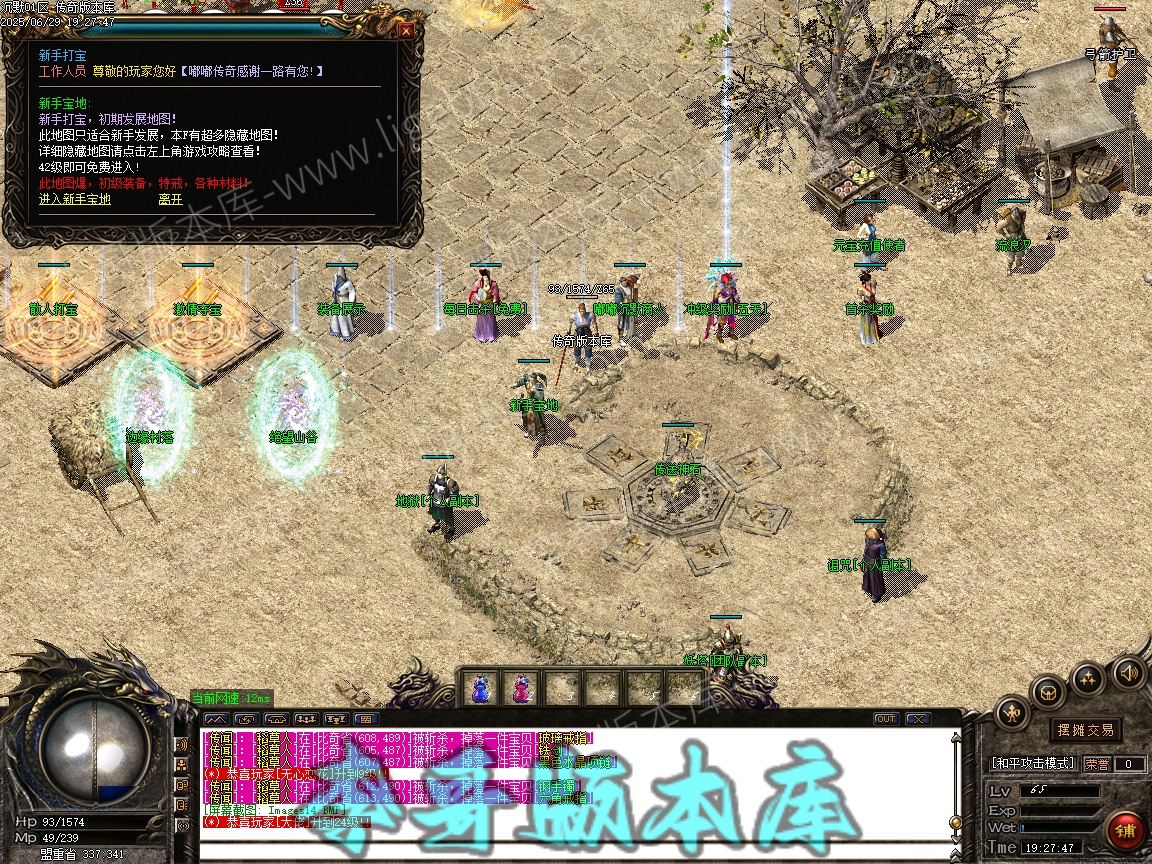
Task: Open the bag box round icon
Action: [x=1049, y=690]
